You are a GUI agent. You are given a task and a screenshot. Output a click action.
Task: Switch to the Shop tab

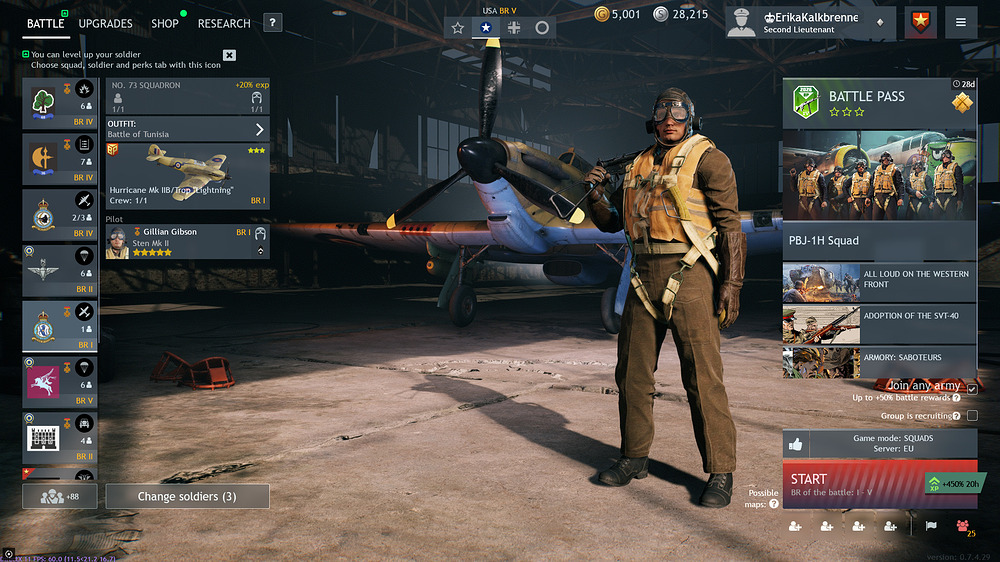click(165, 23)
